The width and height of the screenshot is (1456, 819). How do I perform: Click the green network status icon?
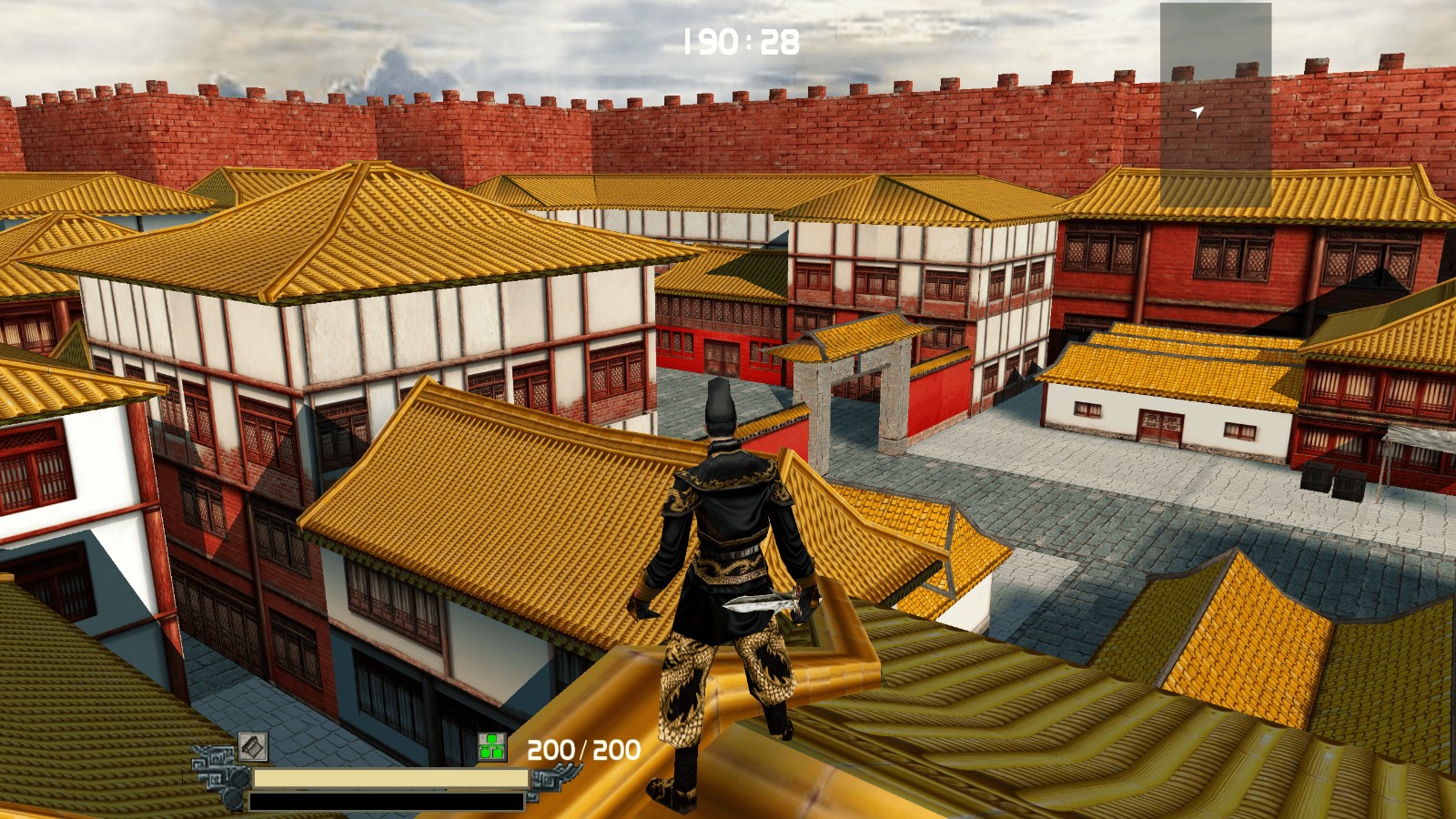(x=492, y=747)
